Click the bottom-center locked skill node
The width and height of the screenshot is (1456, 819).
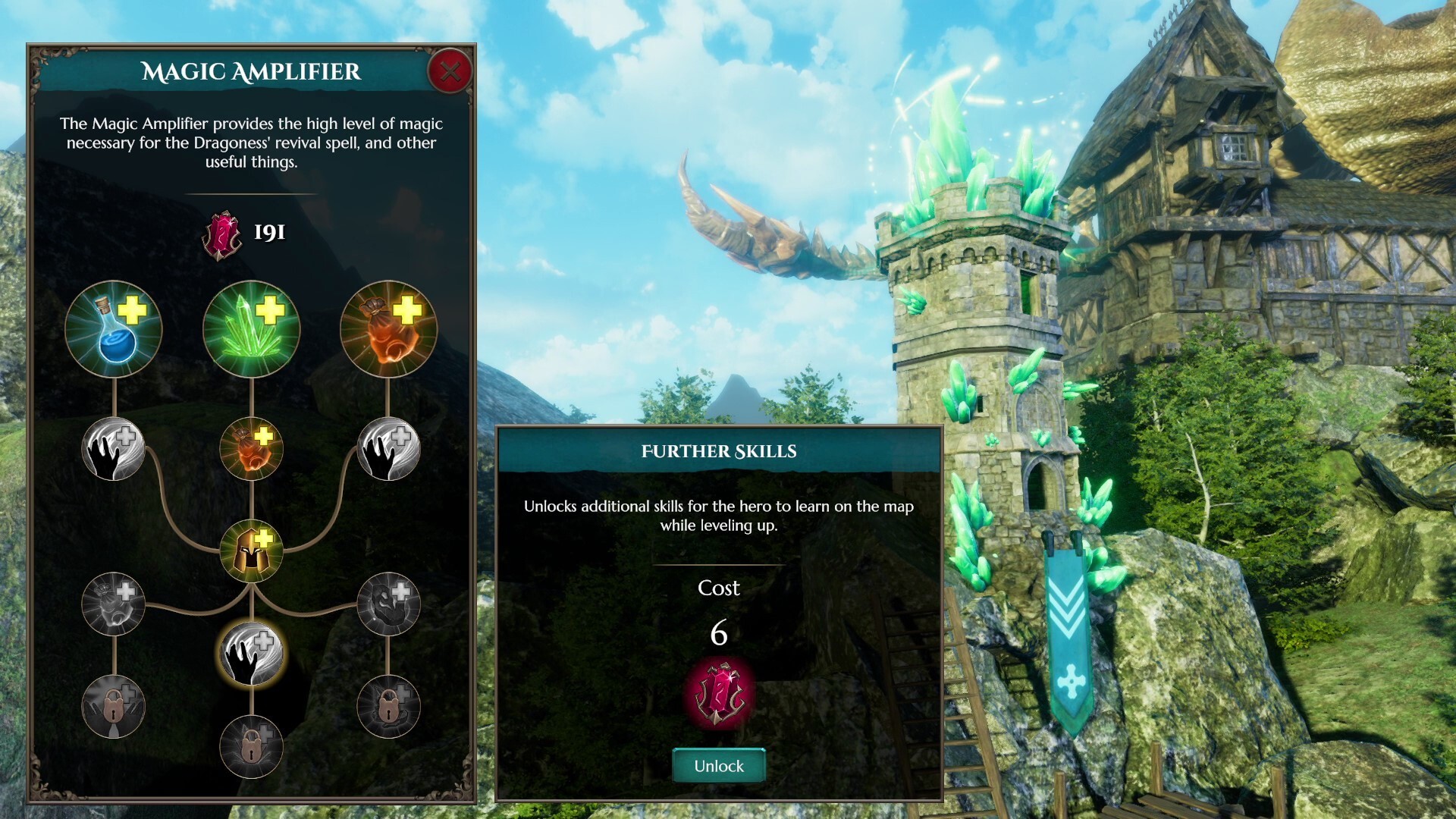pyautogui.click(x=250, y=747)
